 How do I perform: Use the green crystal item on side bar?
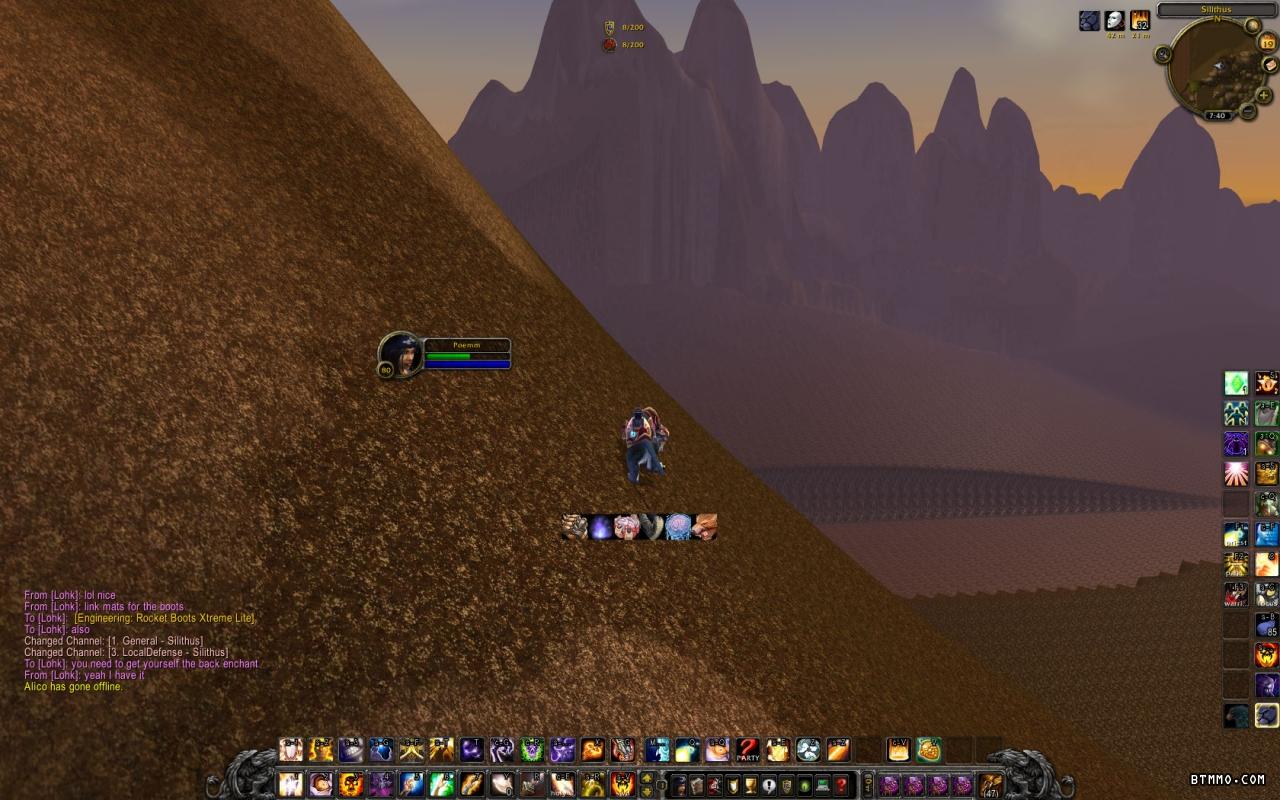(1237, 383)
